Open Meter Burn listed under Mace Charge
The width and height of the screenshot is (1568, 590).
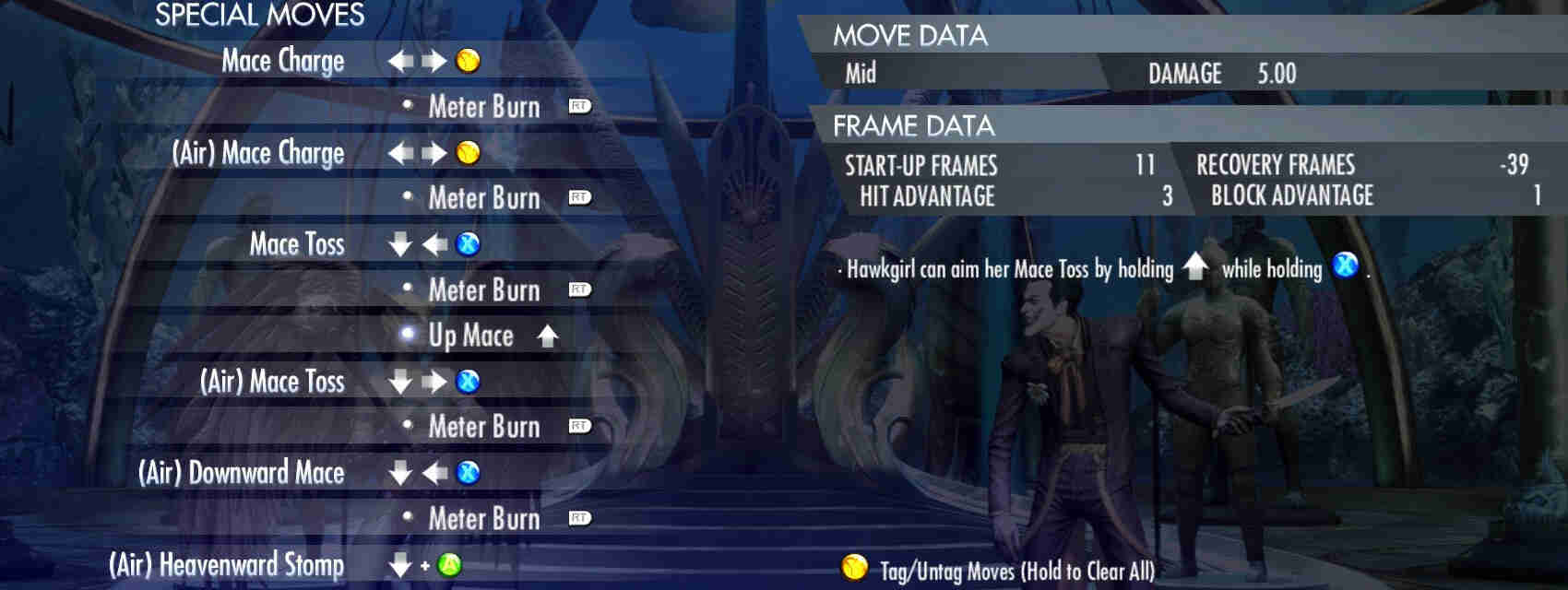click(484, 107)
